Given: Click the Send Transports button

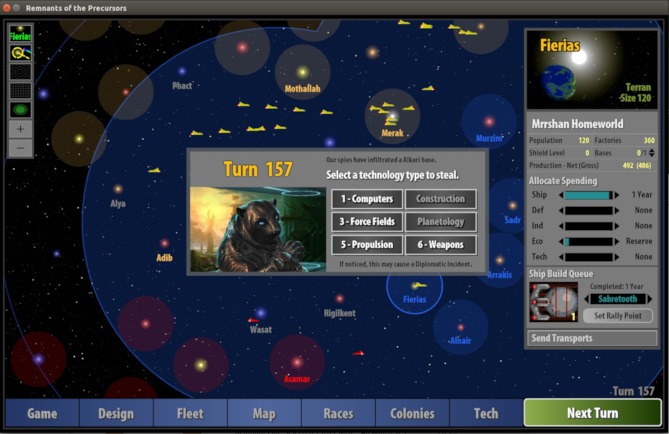Looking at the screenshot, I should tap(592, 339).
